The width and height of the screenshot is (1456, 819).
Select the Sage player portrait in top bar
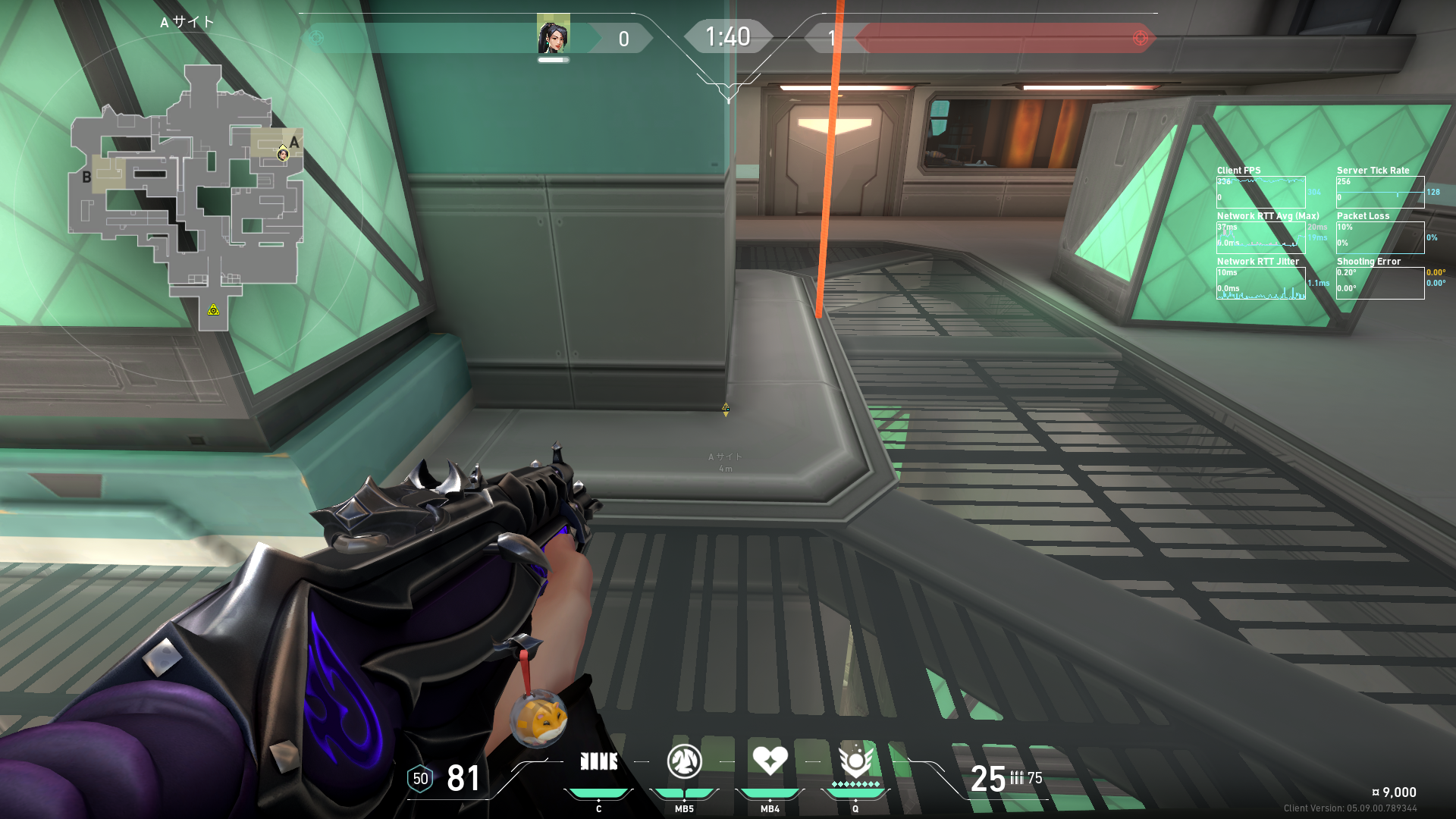[554, 35]
